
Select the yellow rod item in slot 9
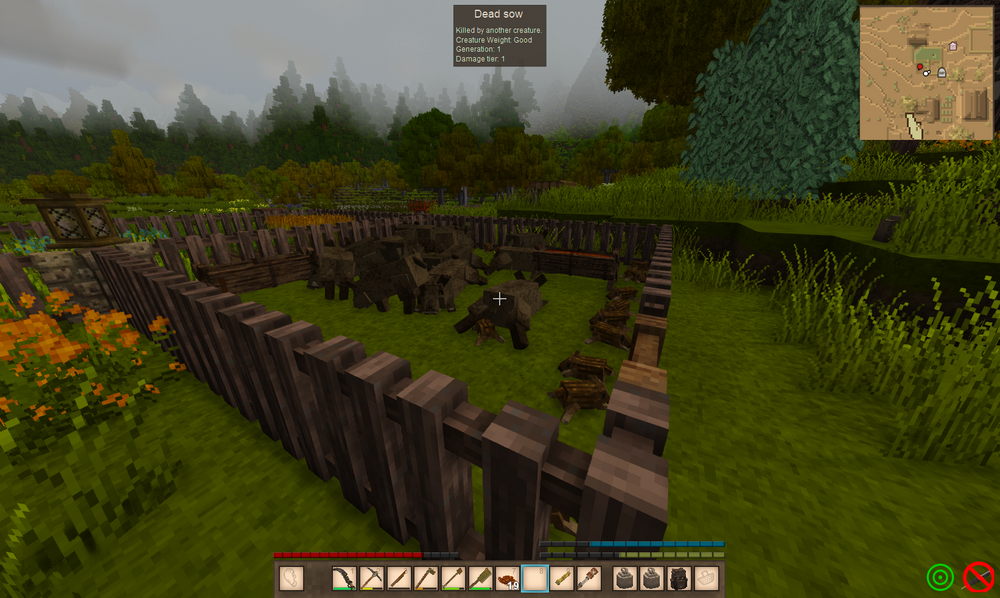(562, 578)
